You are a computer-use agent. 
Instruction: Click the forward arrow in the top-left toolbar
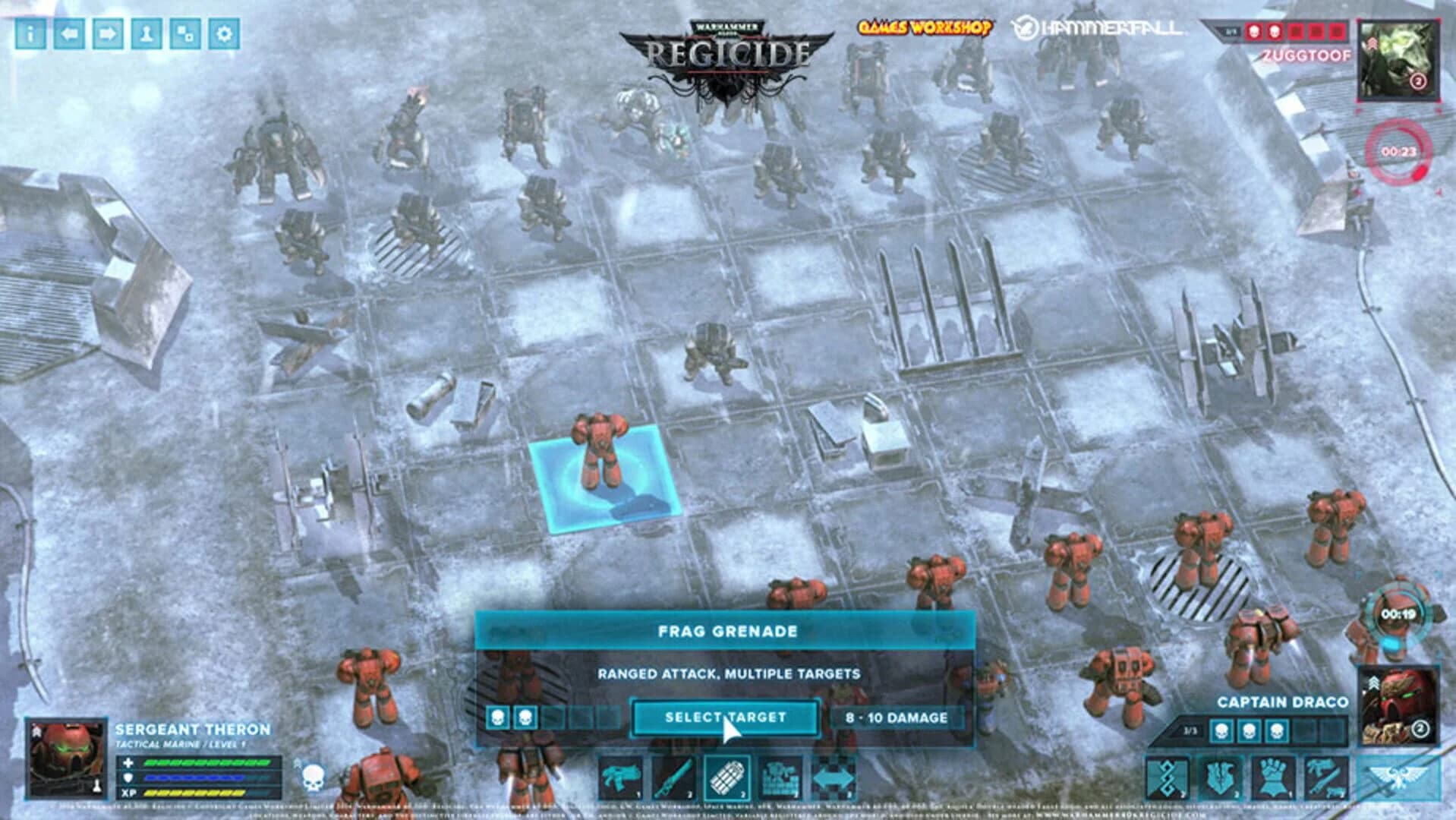point(106,33)
